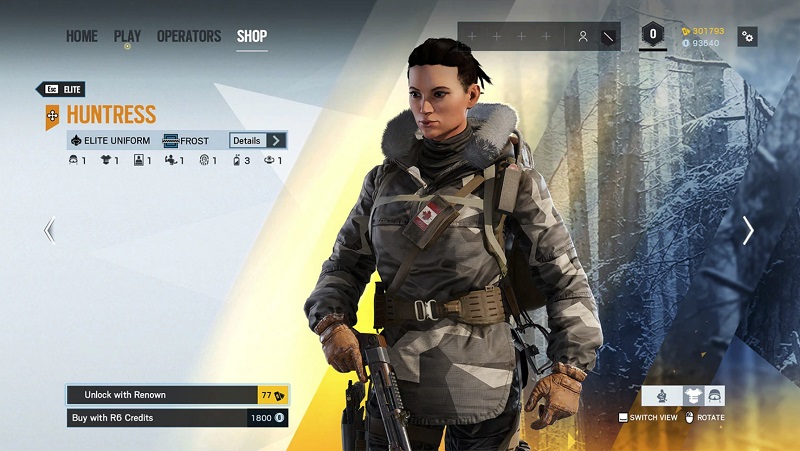The width and height of the screenshot is (800, 451).
Task: Switch to the Operators tab
Action: tap(189, 37)
